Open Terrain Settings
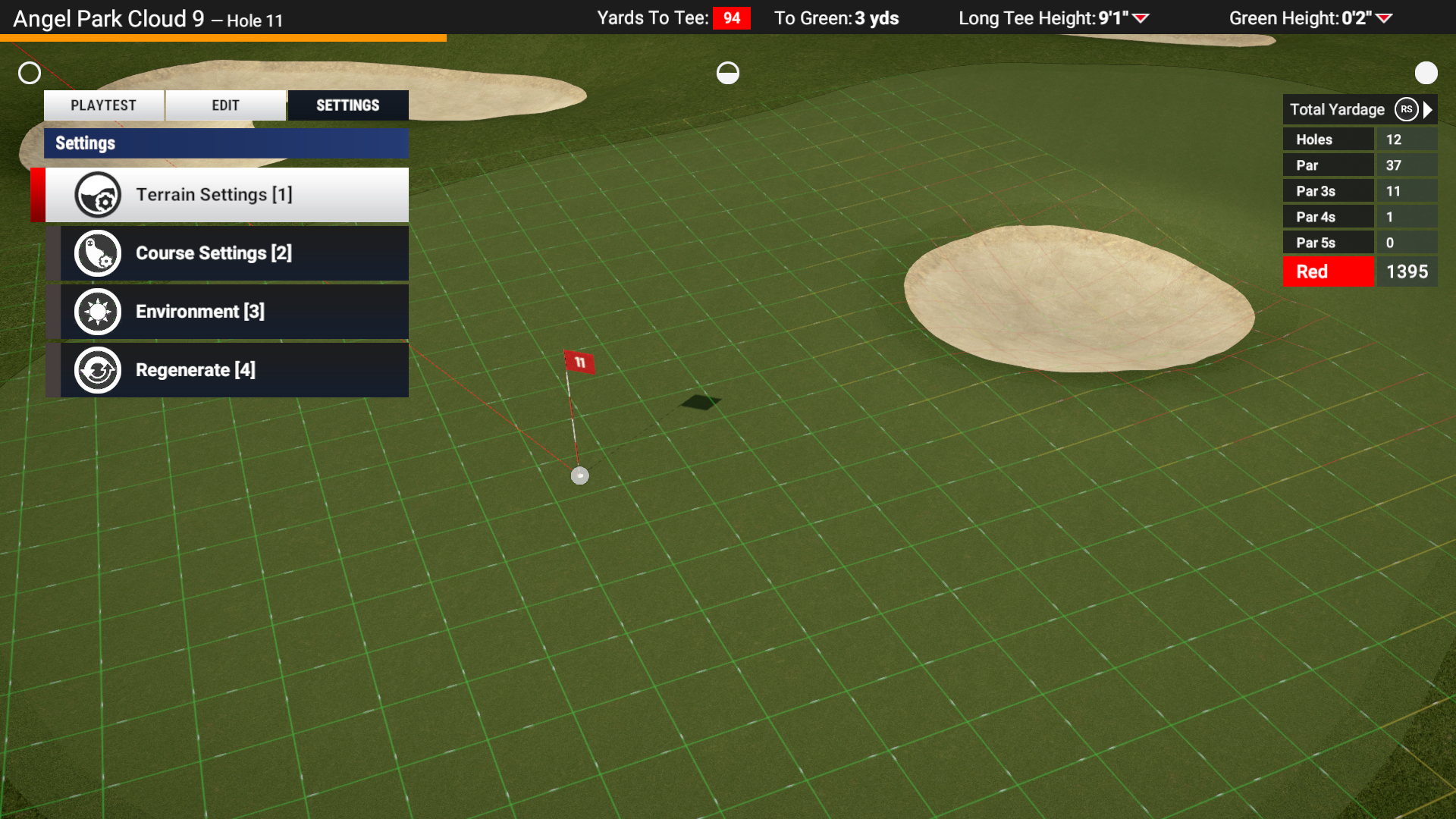 (x=227, y=195)
